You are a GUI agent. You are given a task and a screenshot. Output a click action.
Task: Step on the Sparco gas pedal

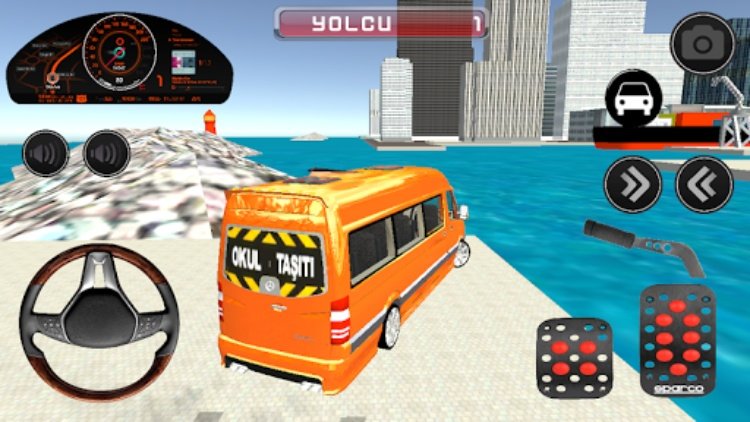[x=677, y=340]
